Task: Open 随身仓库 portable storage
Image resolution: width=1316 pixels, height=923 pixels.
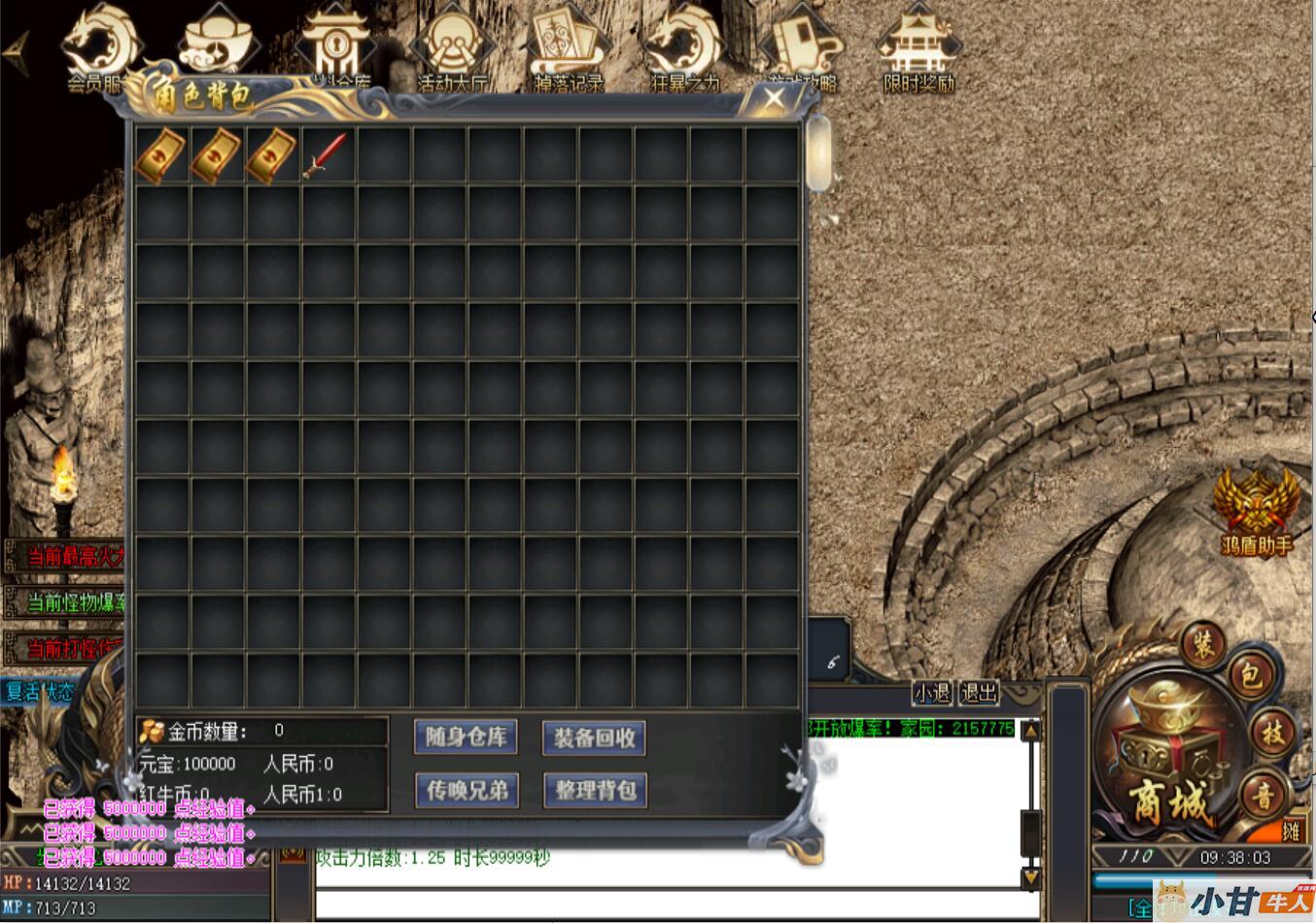Action: click(467, 737)
